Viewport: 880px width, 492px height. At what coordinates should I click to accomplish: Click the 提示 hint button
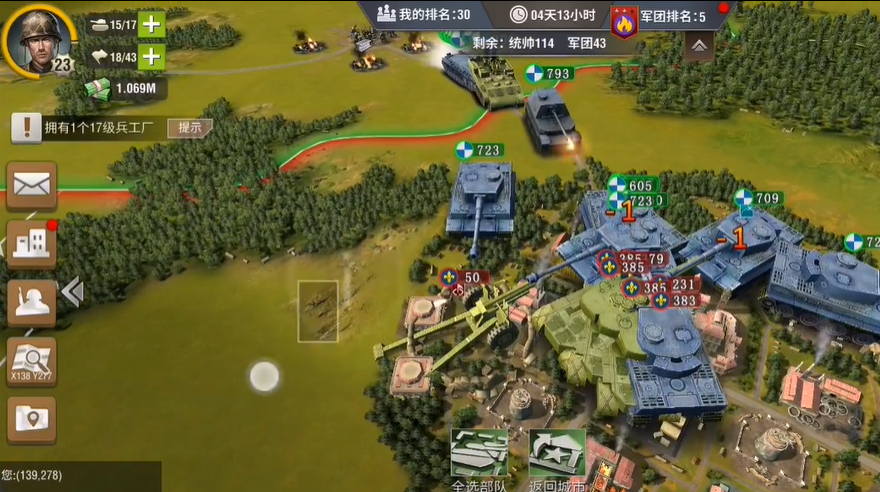point(189,127)
